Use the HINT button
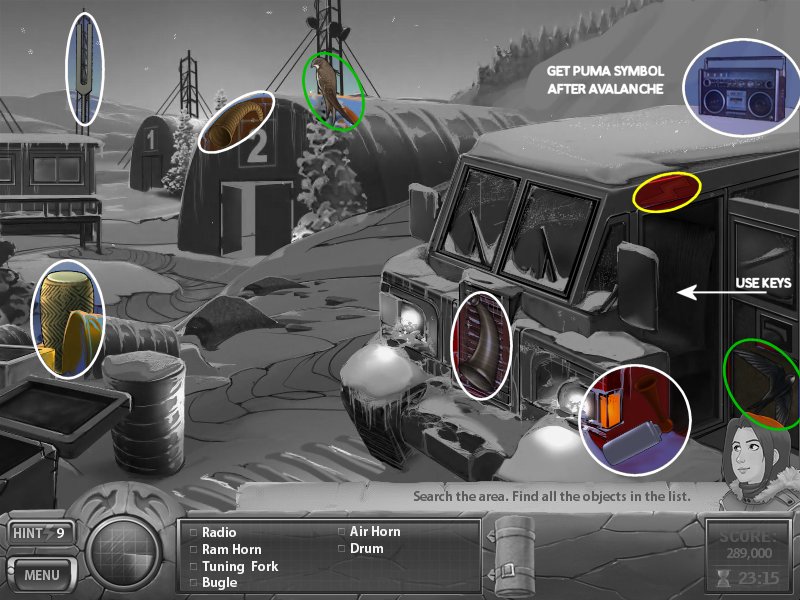Screen dimensions: 800x600 pos(40,533)
